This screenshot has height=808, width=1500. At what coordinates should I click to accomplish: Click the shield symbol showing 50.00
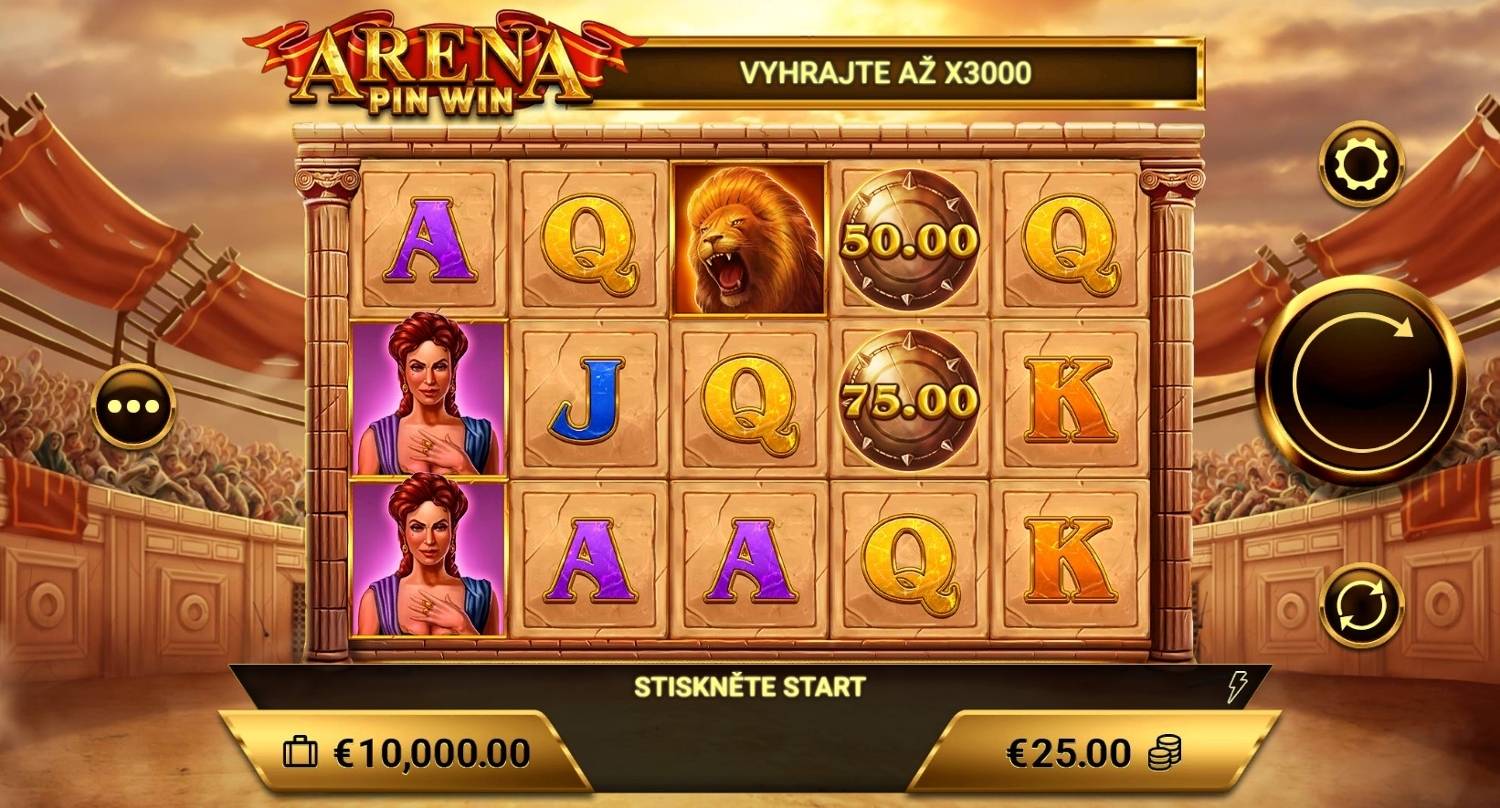tap(908, 240)
